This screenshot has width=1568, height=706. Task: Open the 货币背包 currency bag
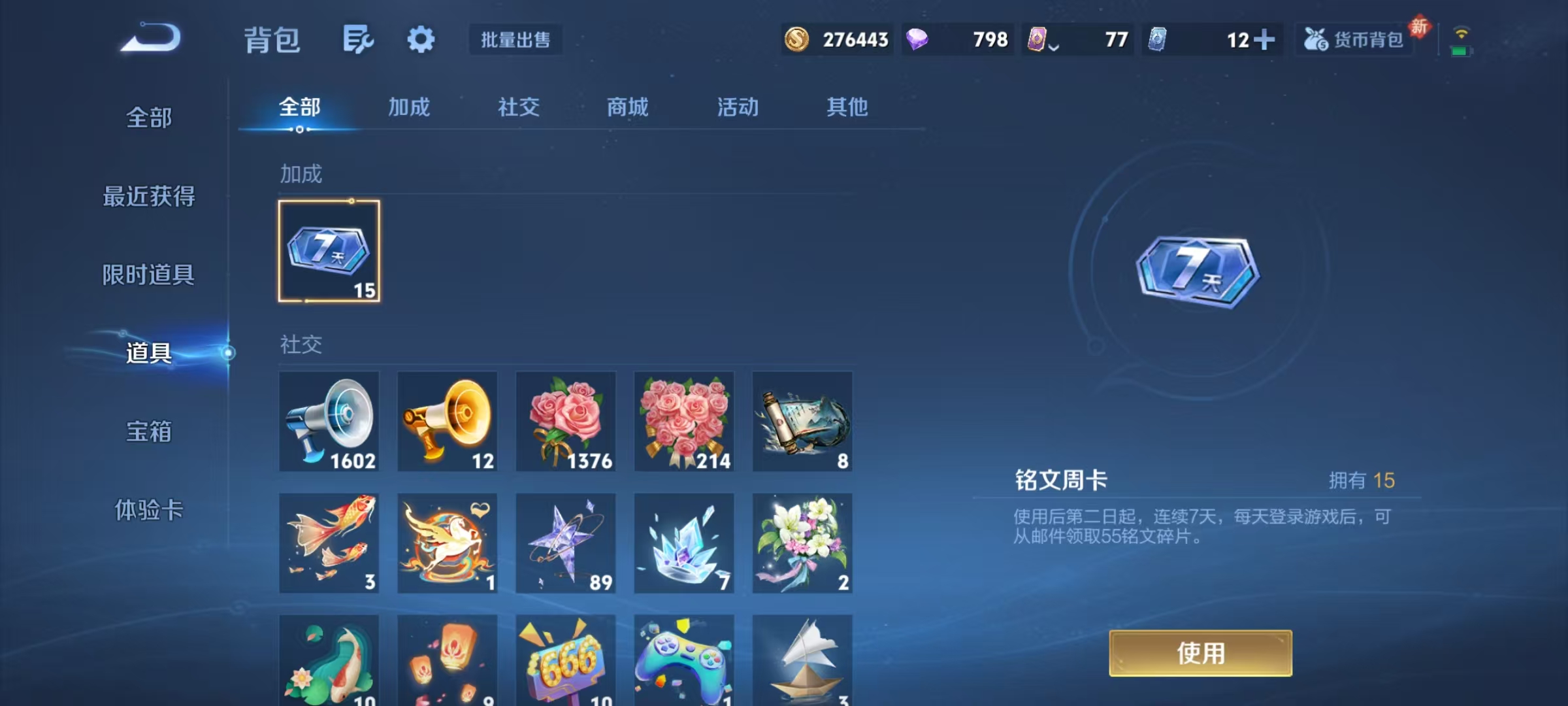click(x=1354, y=40)
